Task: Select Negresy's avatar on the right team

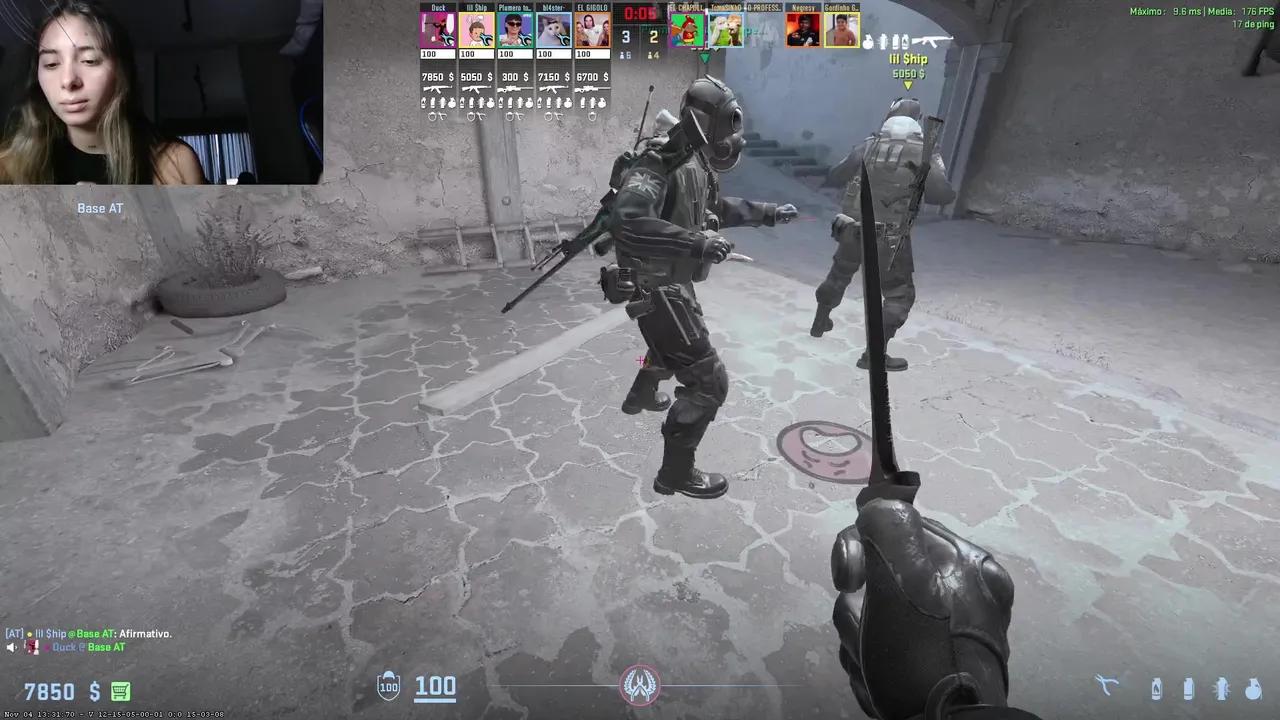Action: click(x=801, y=32)
